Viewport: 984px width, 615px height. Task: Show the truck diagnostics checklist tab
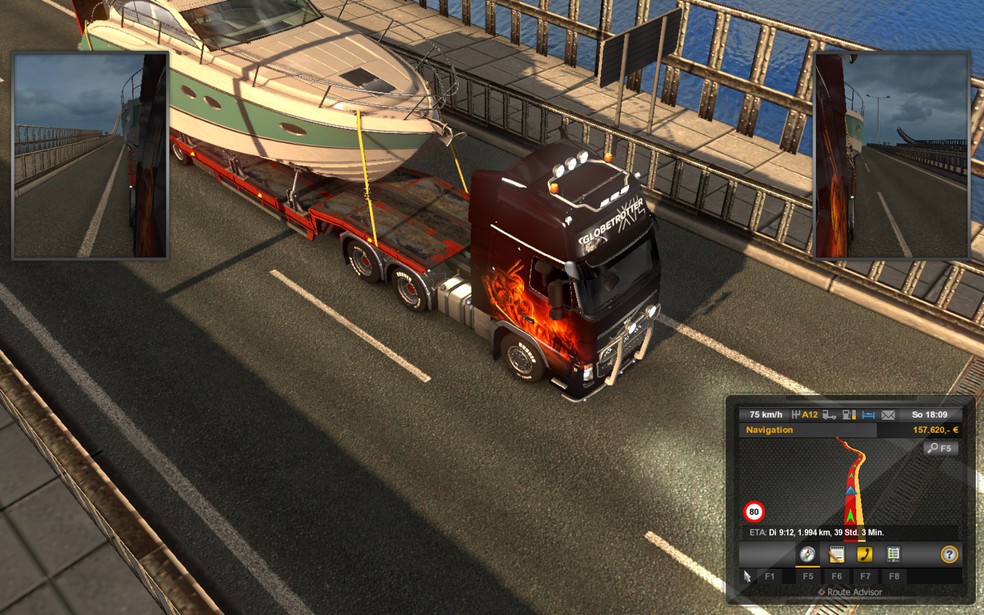[893, 554]
